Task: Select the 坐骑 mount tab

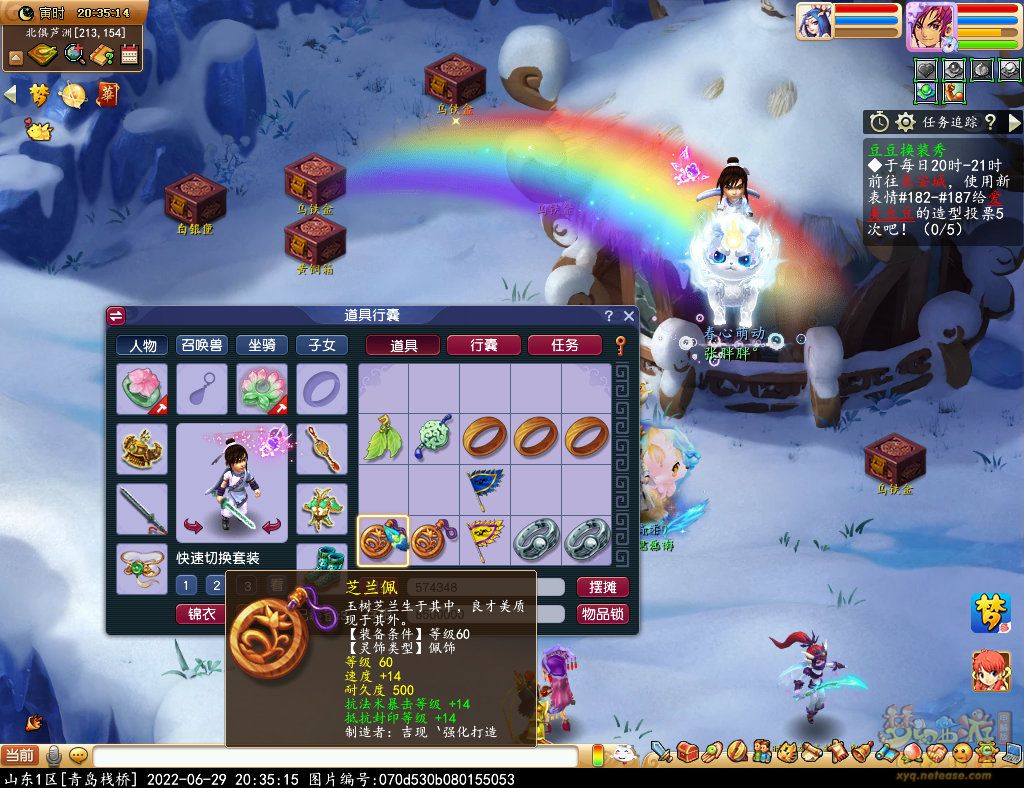Action: point(262,345)
